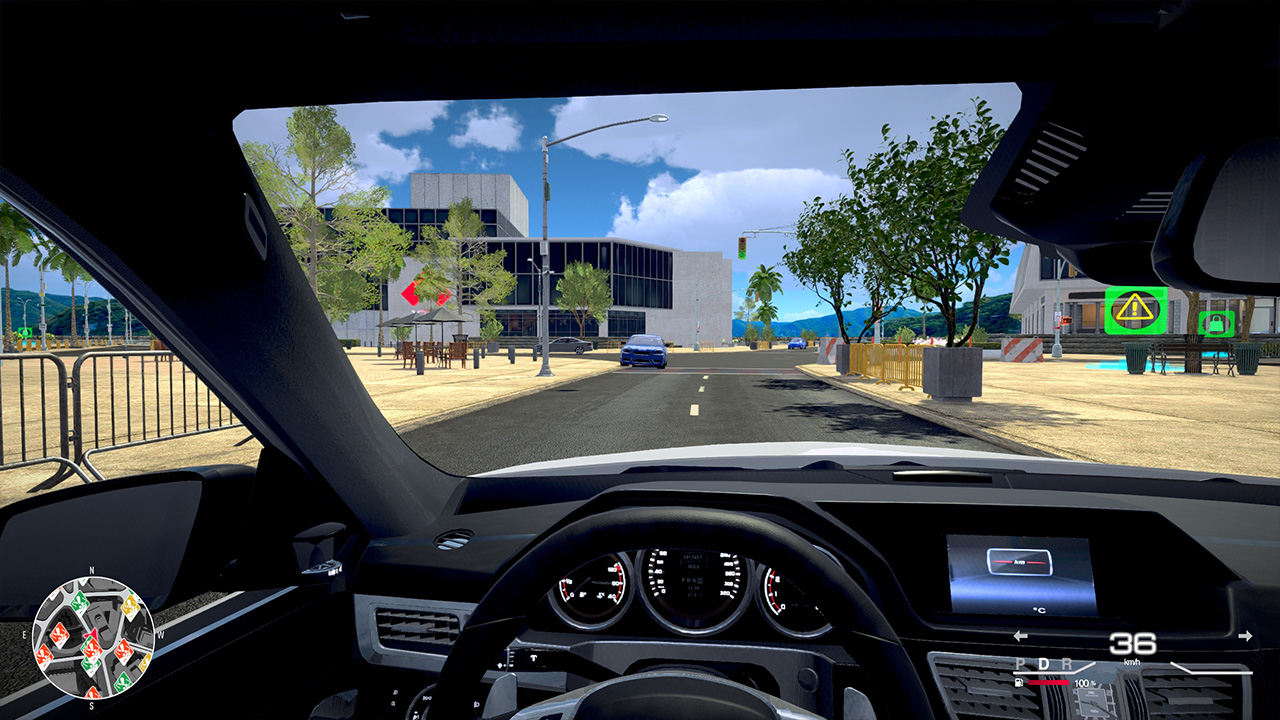Click the fuel pump icon on the HUD

(x=1018, y=682)
